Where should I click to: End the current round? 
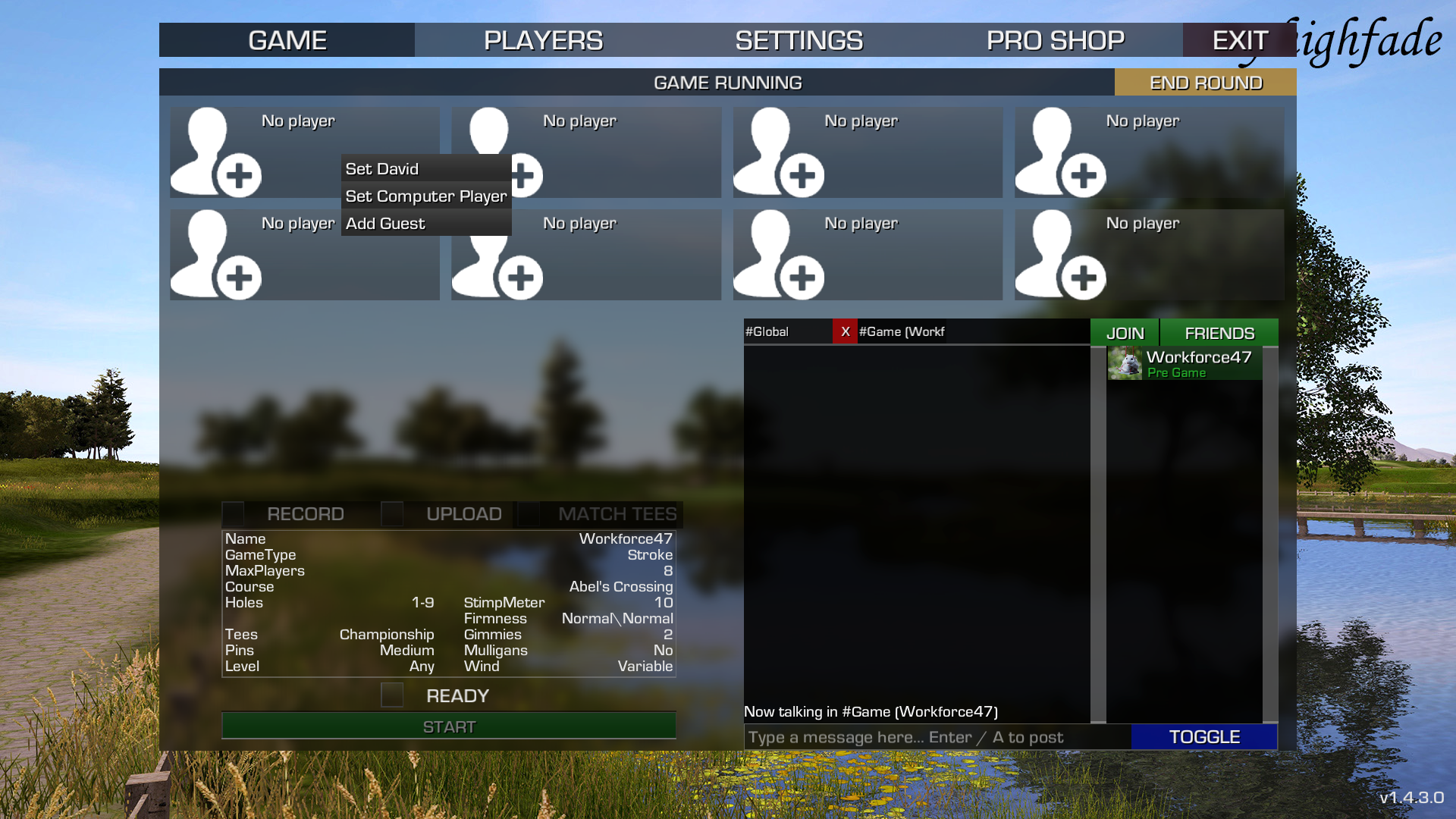point(1205,83)
